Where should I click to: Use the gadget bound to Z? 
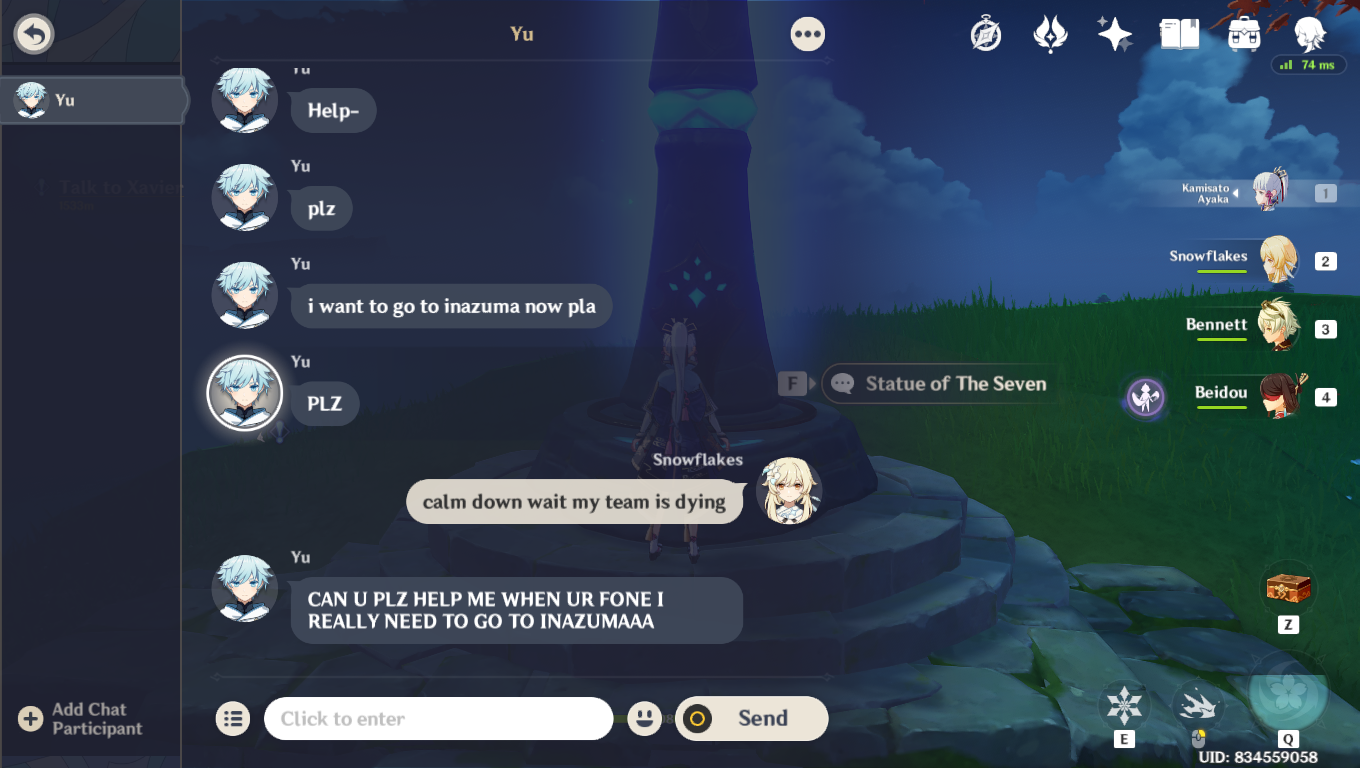click(1287, 589)
